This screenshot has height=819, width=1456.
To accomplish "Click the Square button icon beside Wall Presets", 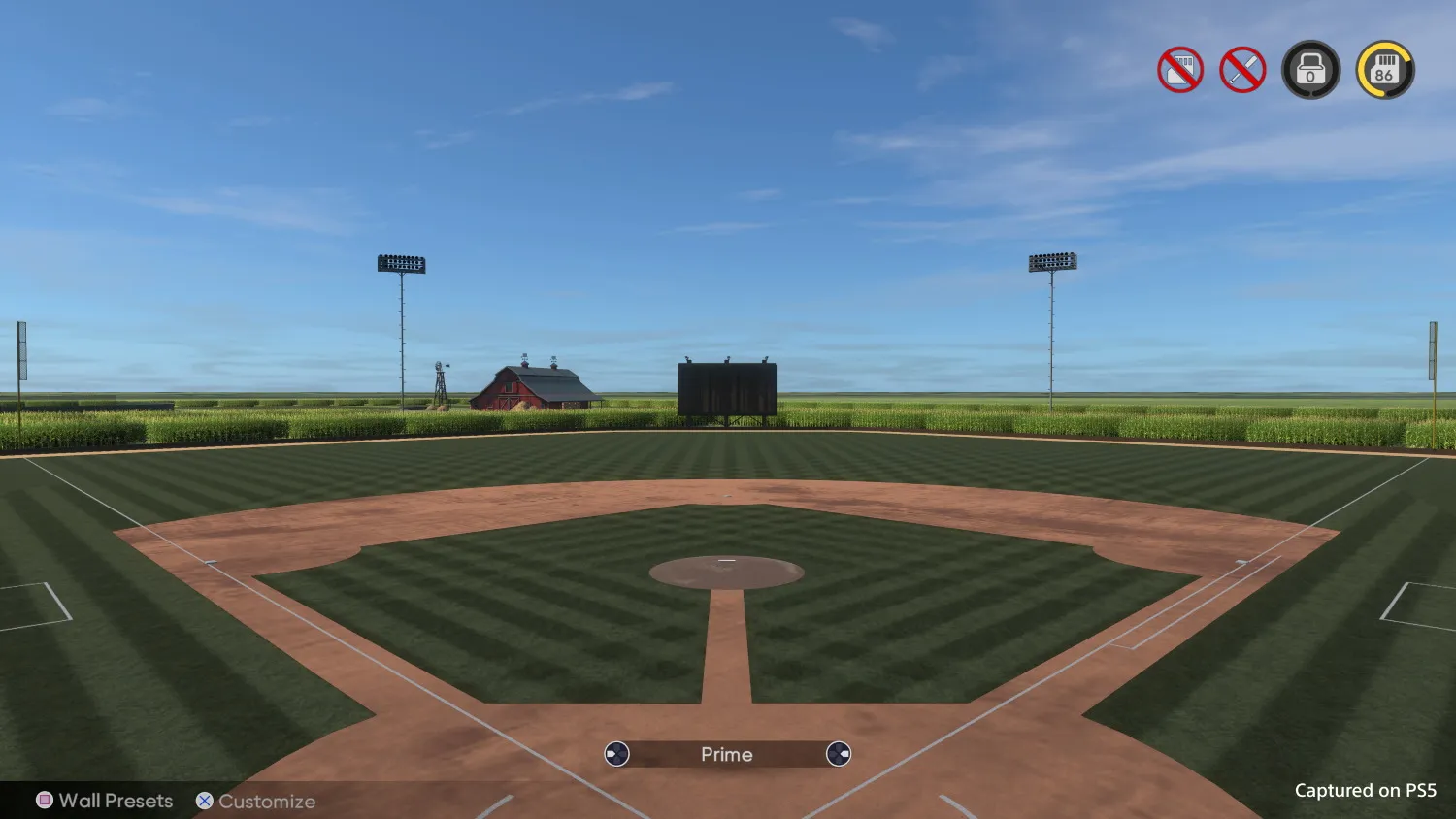I will click(x=42, y=801).
